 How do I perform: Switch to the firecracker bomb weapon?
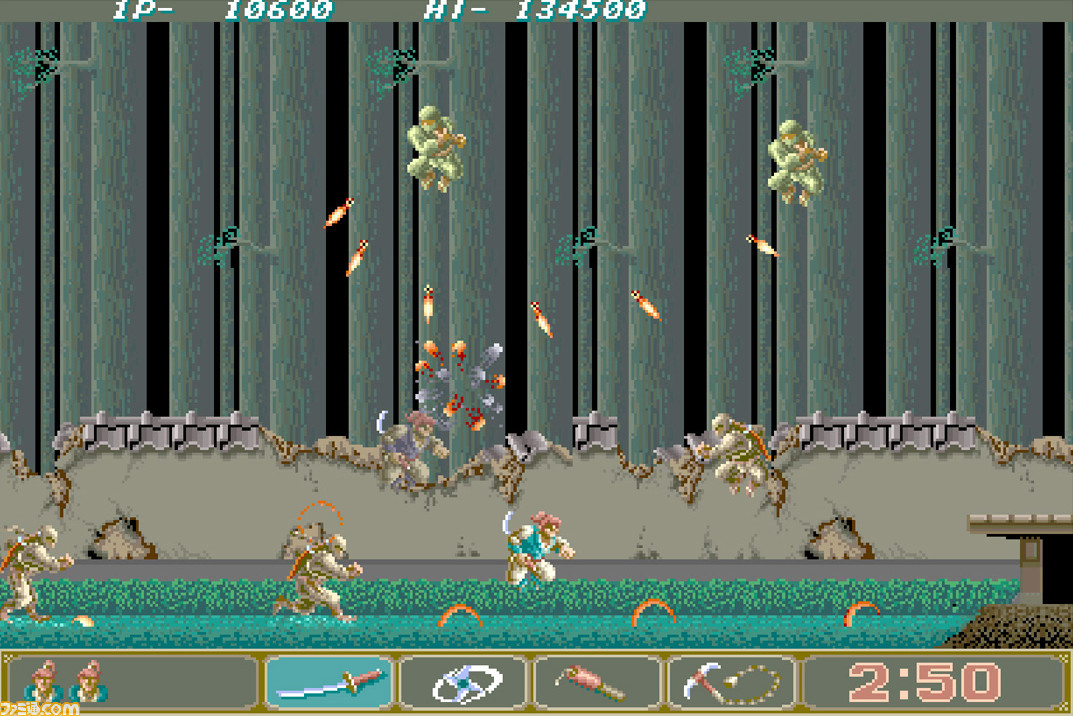pyautogui.click(x=599, y=683)
